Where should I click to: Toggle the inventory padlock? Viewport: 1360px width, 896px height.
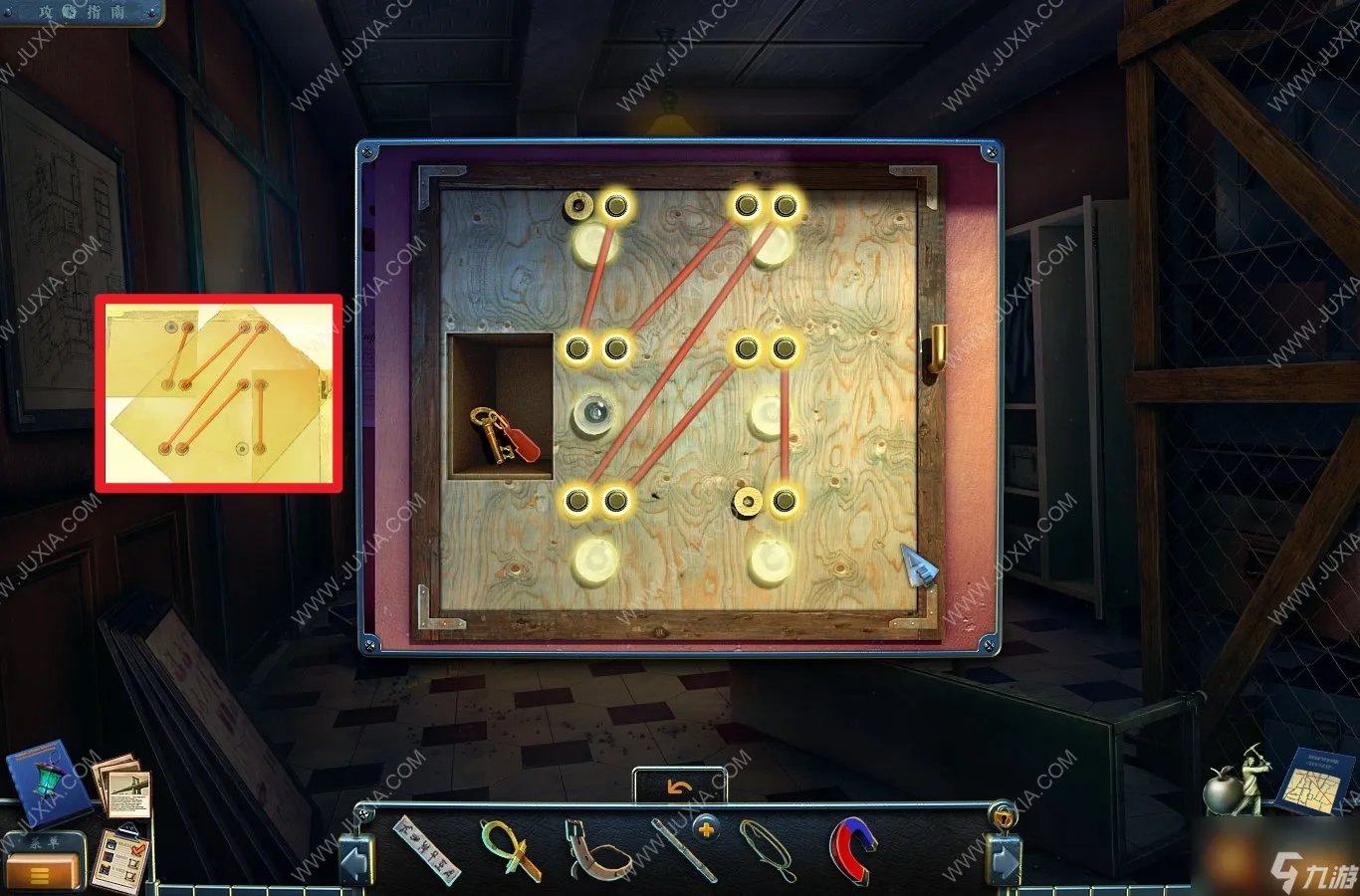[1004, 816]
